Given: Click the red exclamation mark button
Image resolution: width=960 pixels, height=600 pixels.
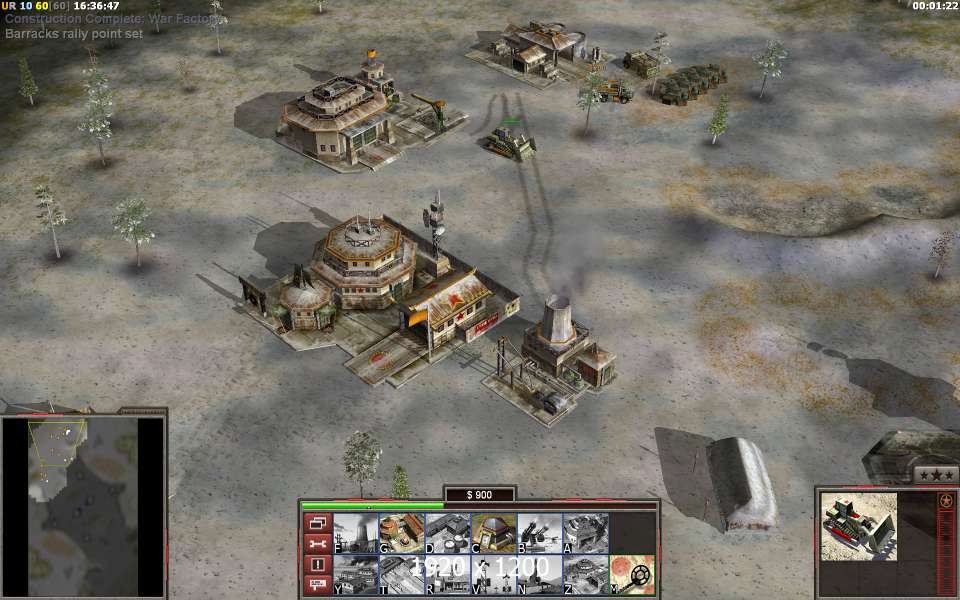Looking at the screenshot, I should point(317,565).
